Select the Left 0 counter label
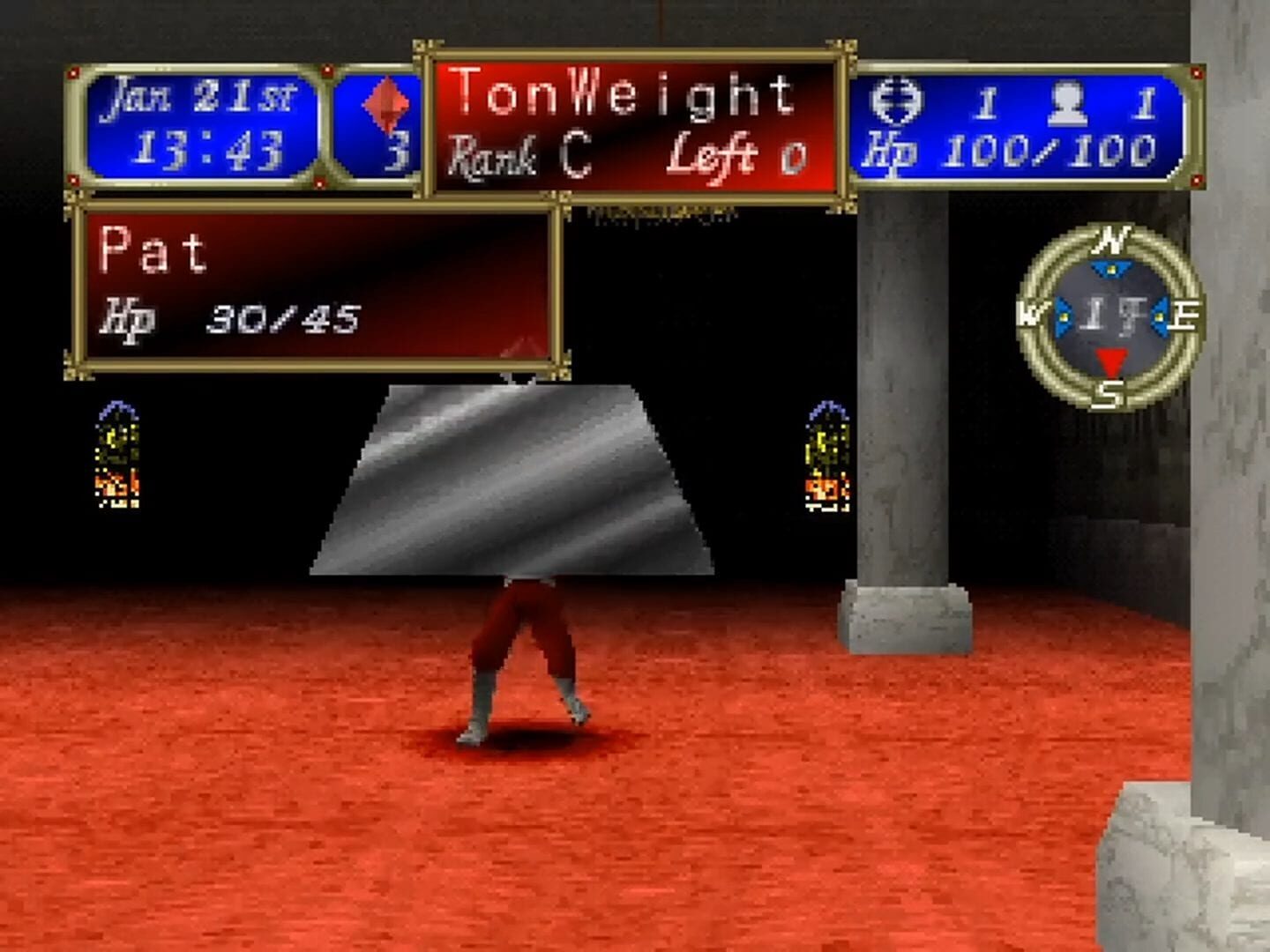The width and height of the screenshot is (1270, 952). click(732, 157)
